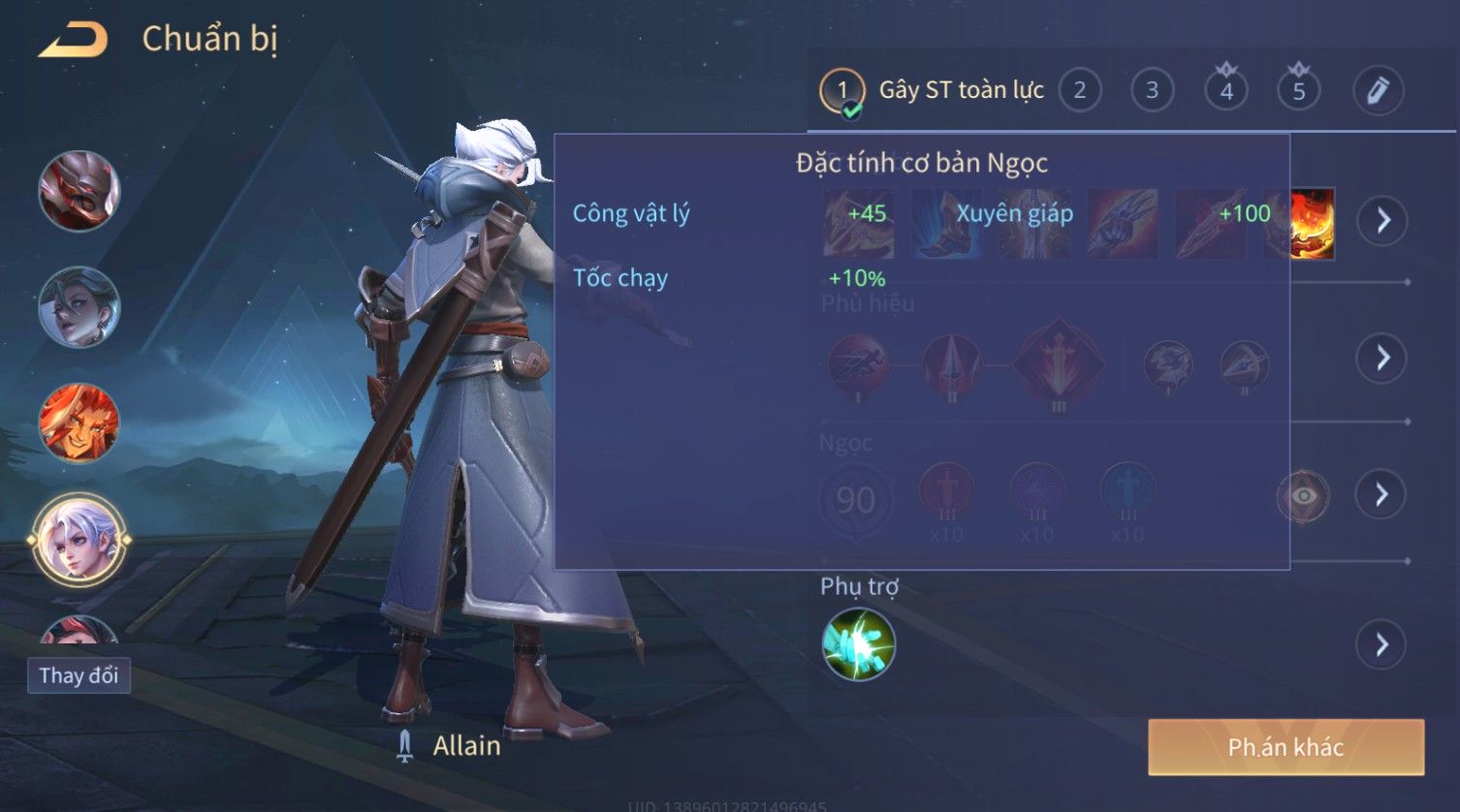Choose the dark-haired female hero portrait
The image size is (1460, 812).
(79, 307)
